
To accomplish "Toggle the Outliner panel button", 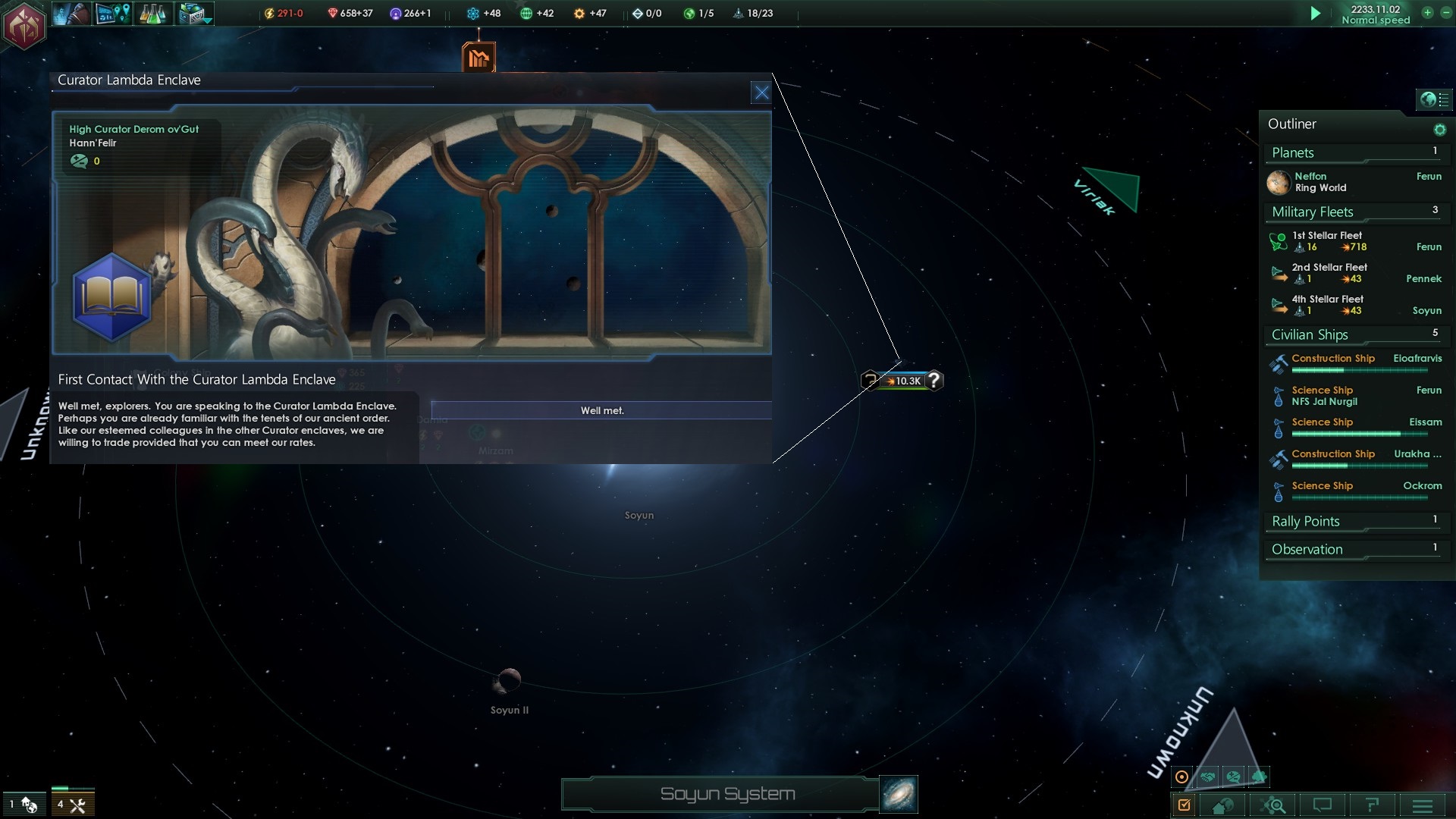I will (x=1433, y=99).
